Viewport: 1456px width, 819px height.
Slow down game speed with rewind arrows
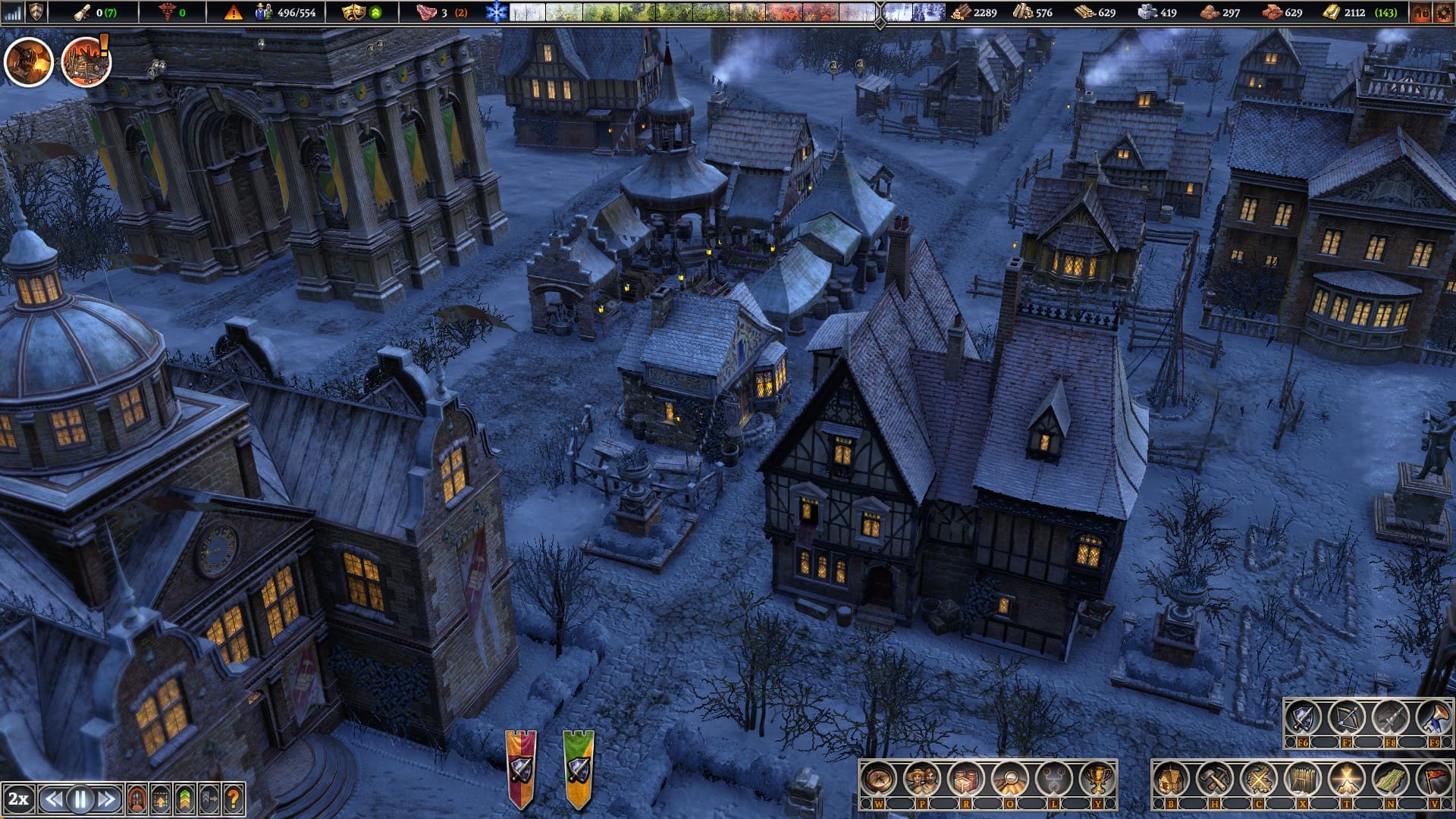point(54,799)
